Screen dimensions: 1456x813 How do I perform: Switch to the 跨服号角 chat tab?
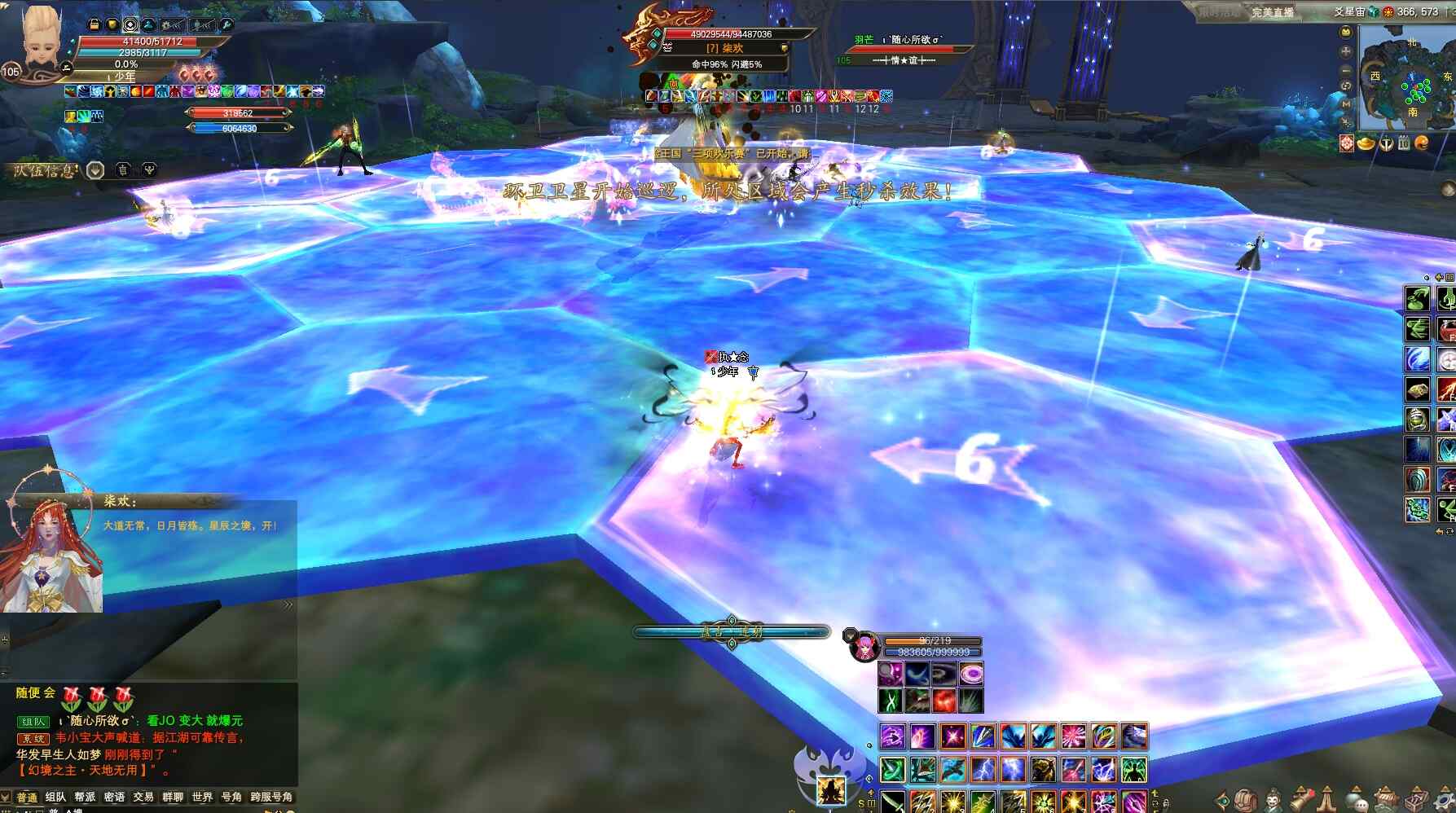pos(271,797)
